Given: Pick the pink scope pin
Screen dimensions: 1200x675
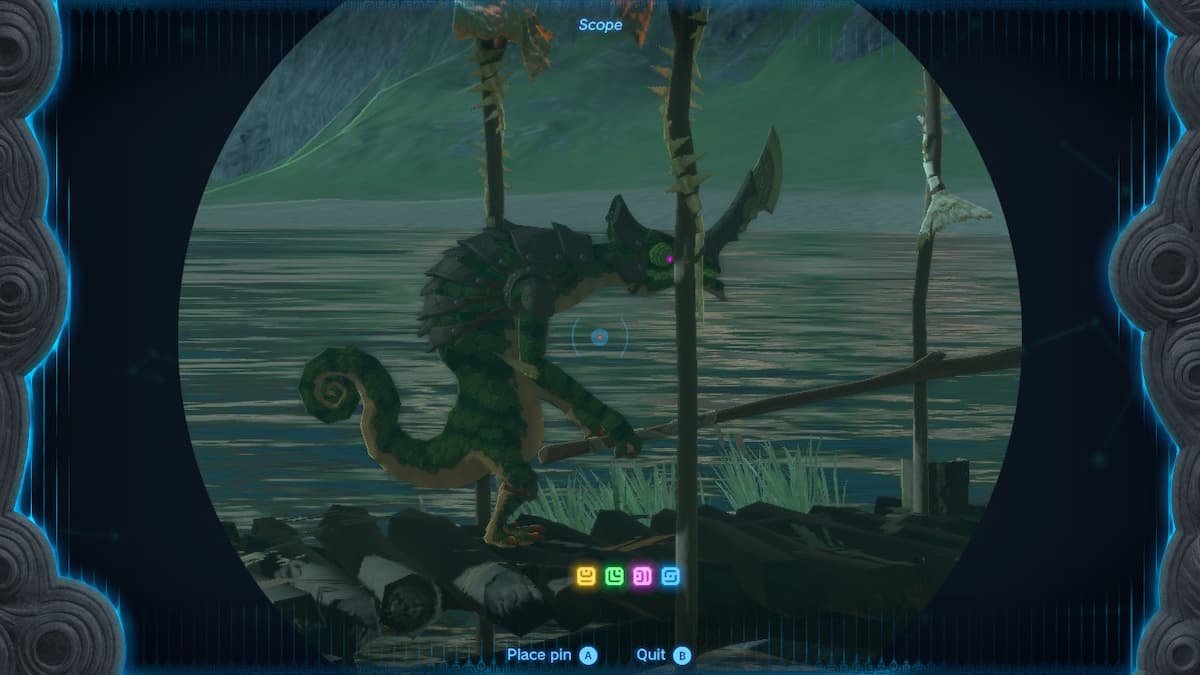Looking at the screenshot, I should [642, 576].
